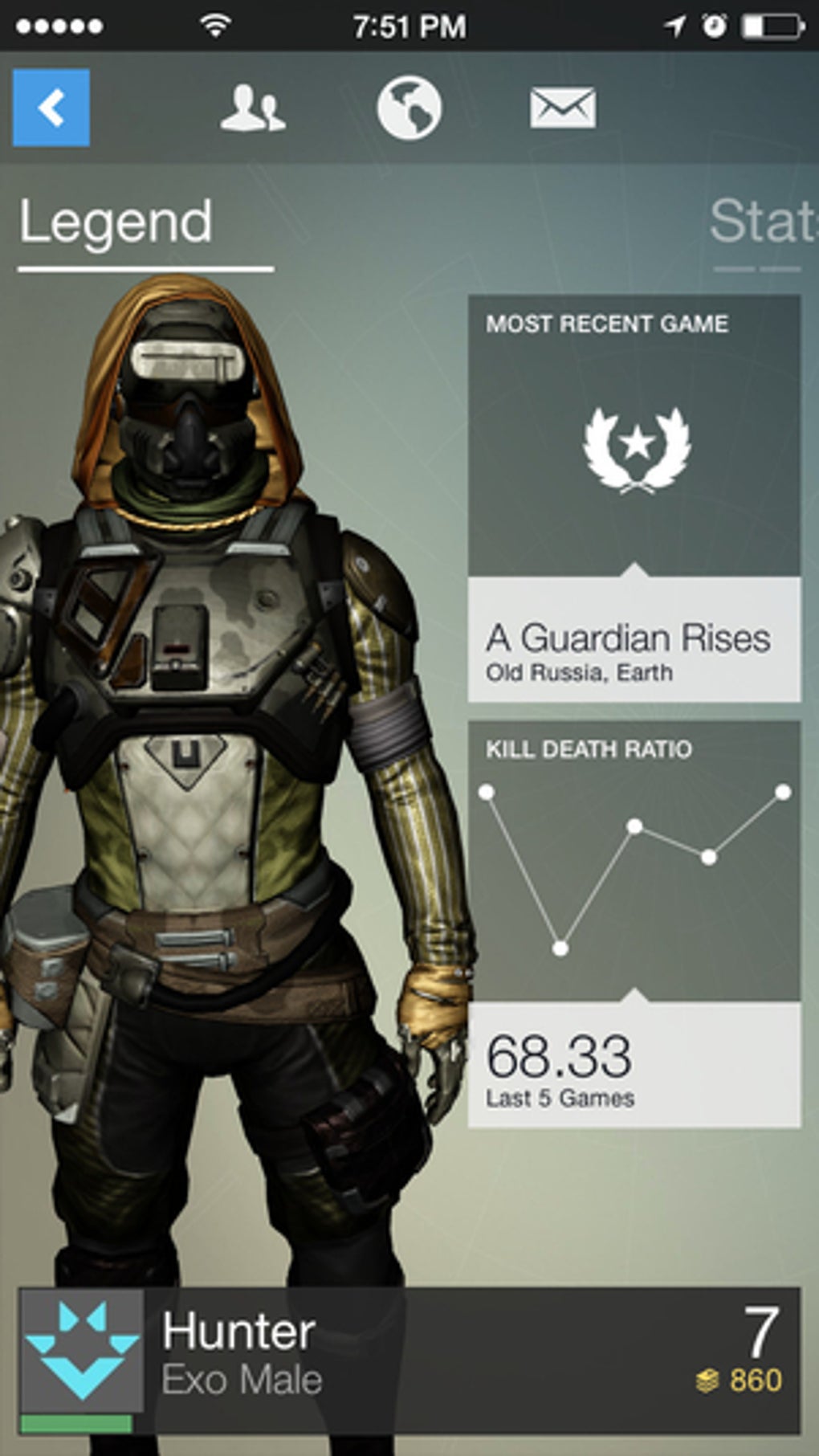This screenshot has width=819, height=1456.
Task: Switch to the Legend tab
Action: pyautogui.click(x=116, y=222)
